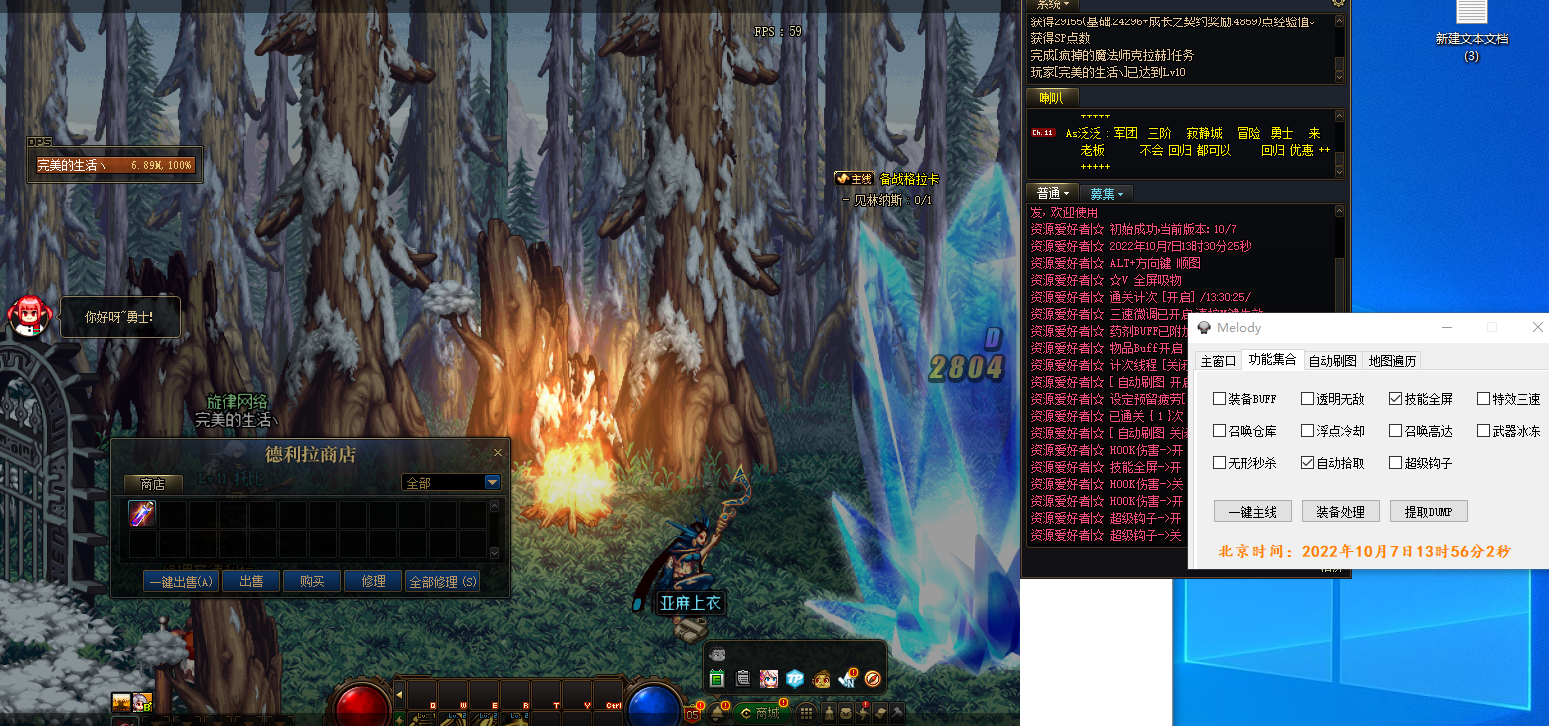The height and width of the screenshot is (726, 1549).
Task: Open the 主线 quest tracker entry
Action: (855, 179)
